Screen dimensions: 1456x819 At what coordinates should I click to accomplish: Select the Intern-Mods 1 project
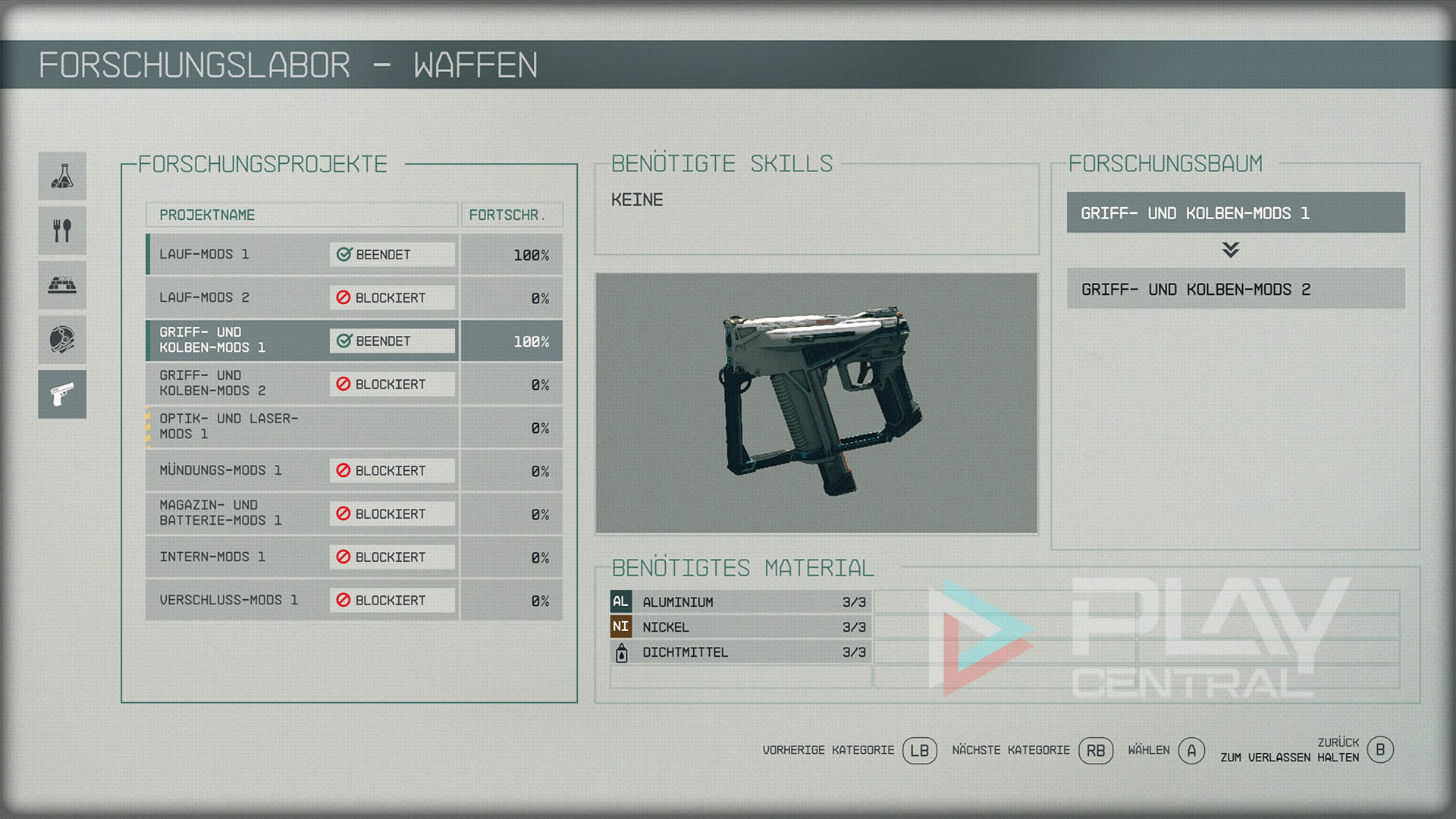point(302,557)
